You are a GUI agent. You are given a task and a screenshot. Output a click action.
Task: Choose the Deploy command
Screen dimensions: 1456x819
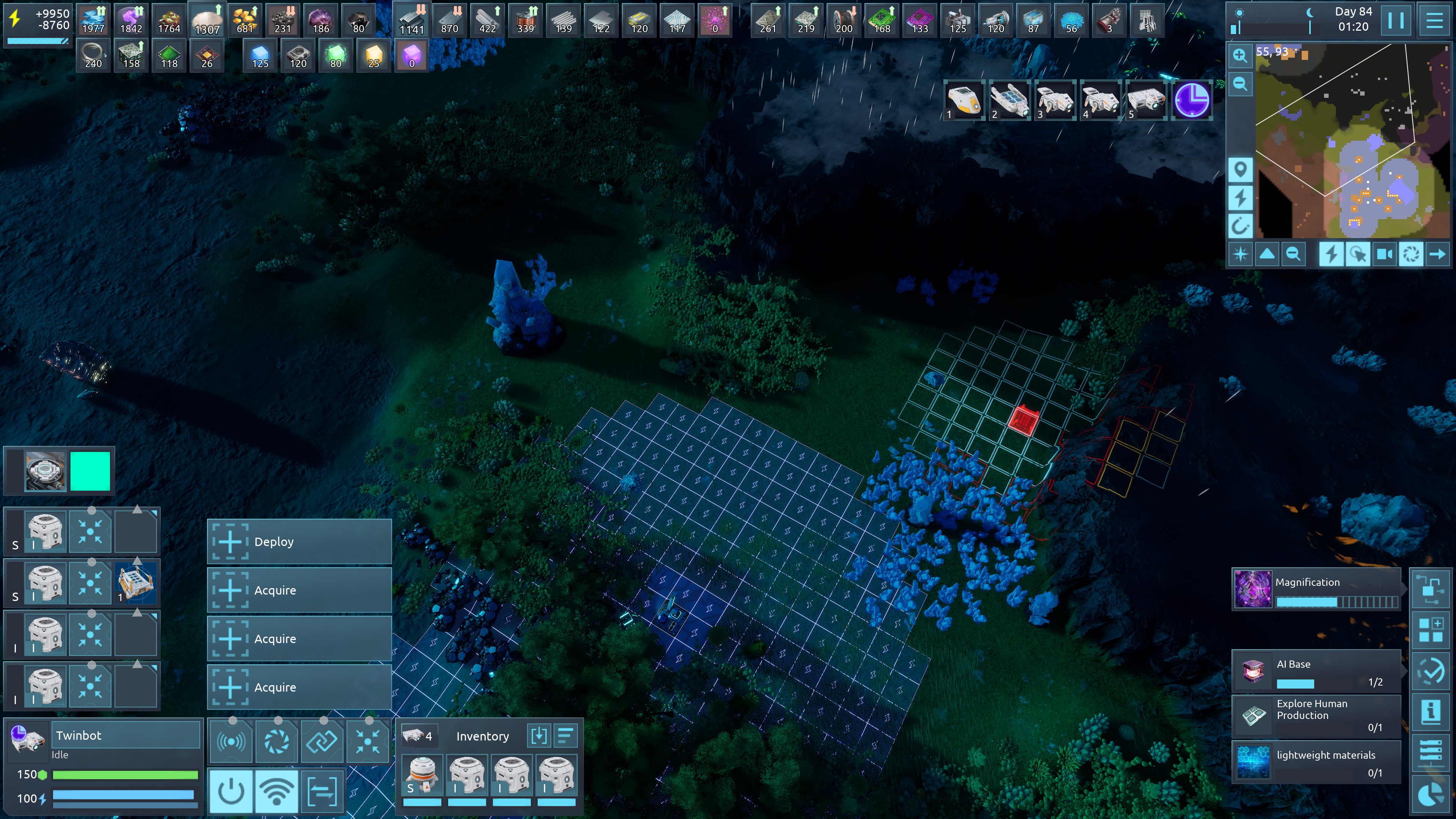tap(299, 541)
